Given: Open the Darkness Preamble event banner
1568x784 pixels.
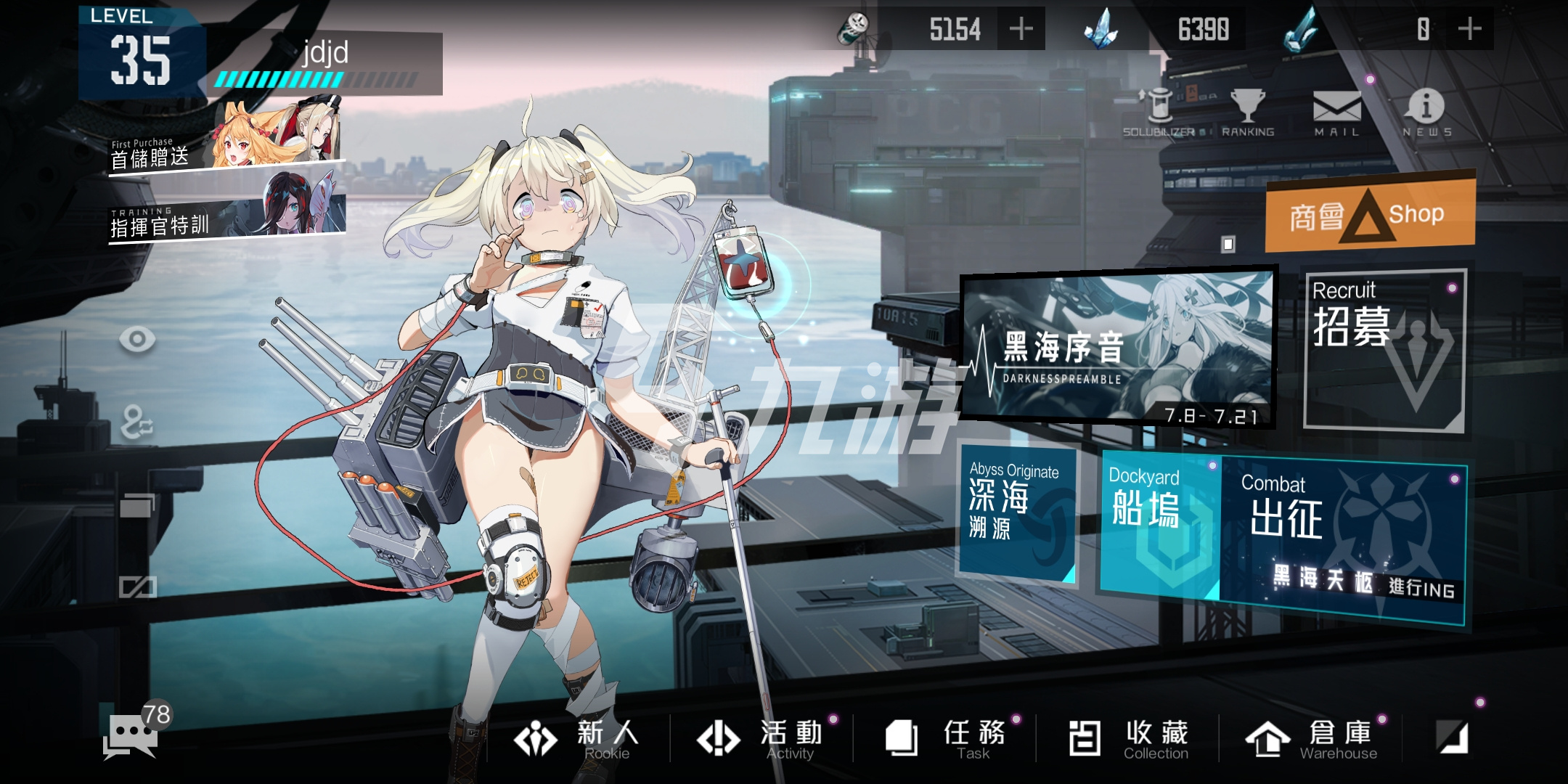Looking at the screenshot, I should (x=1118, y=348).
